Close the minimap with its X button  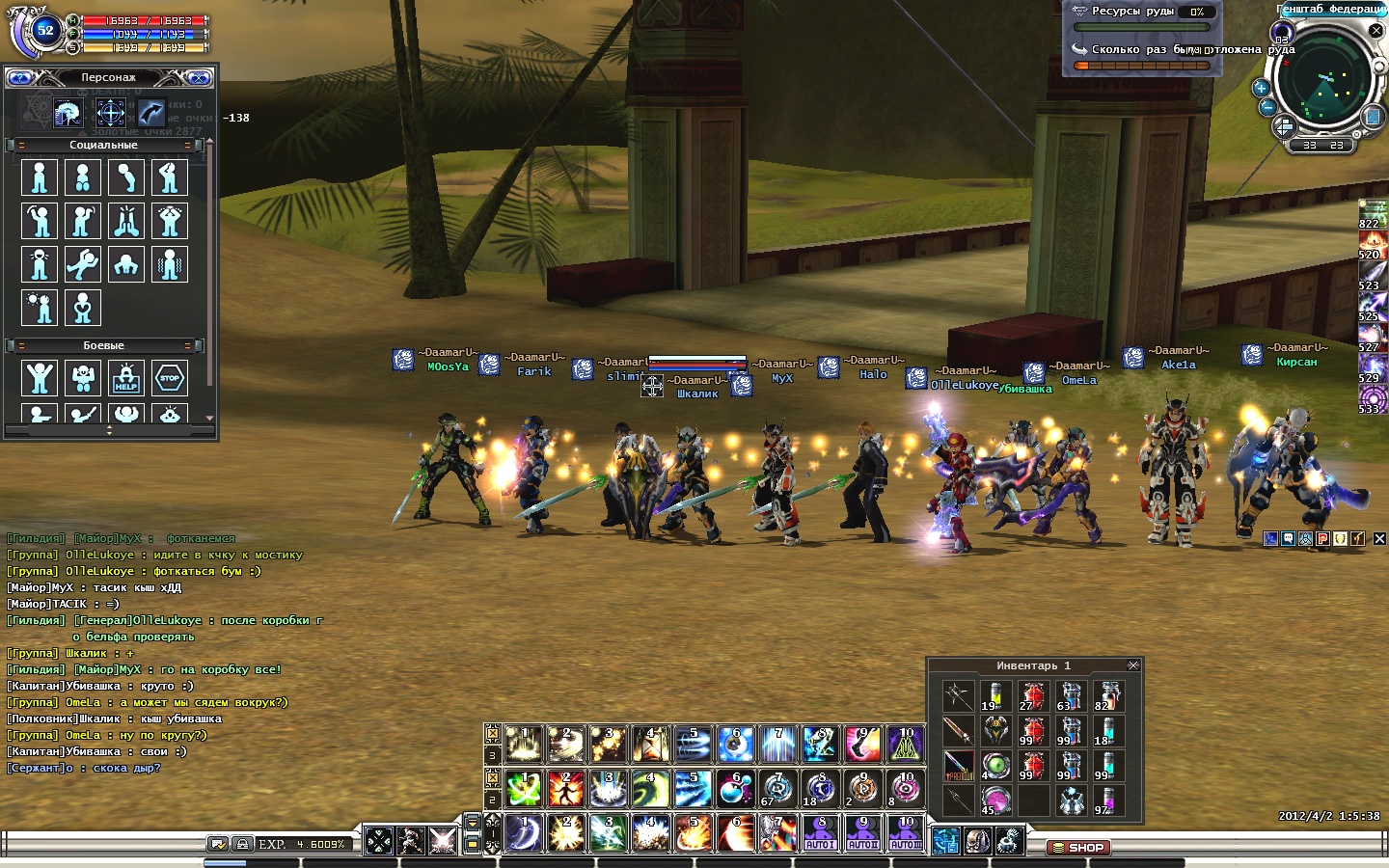pyautogui.click(x=1376, y=31)
